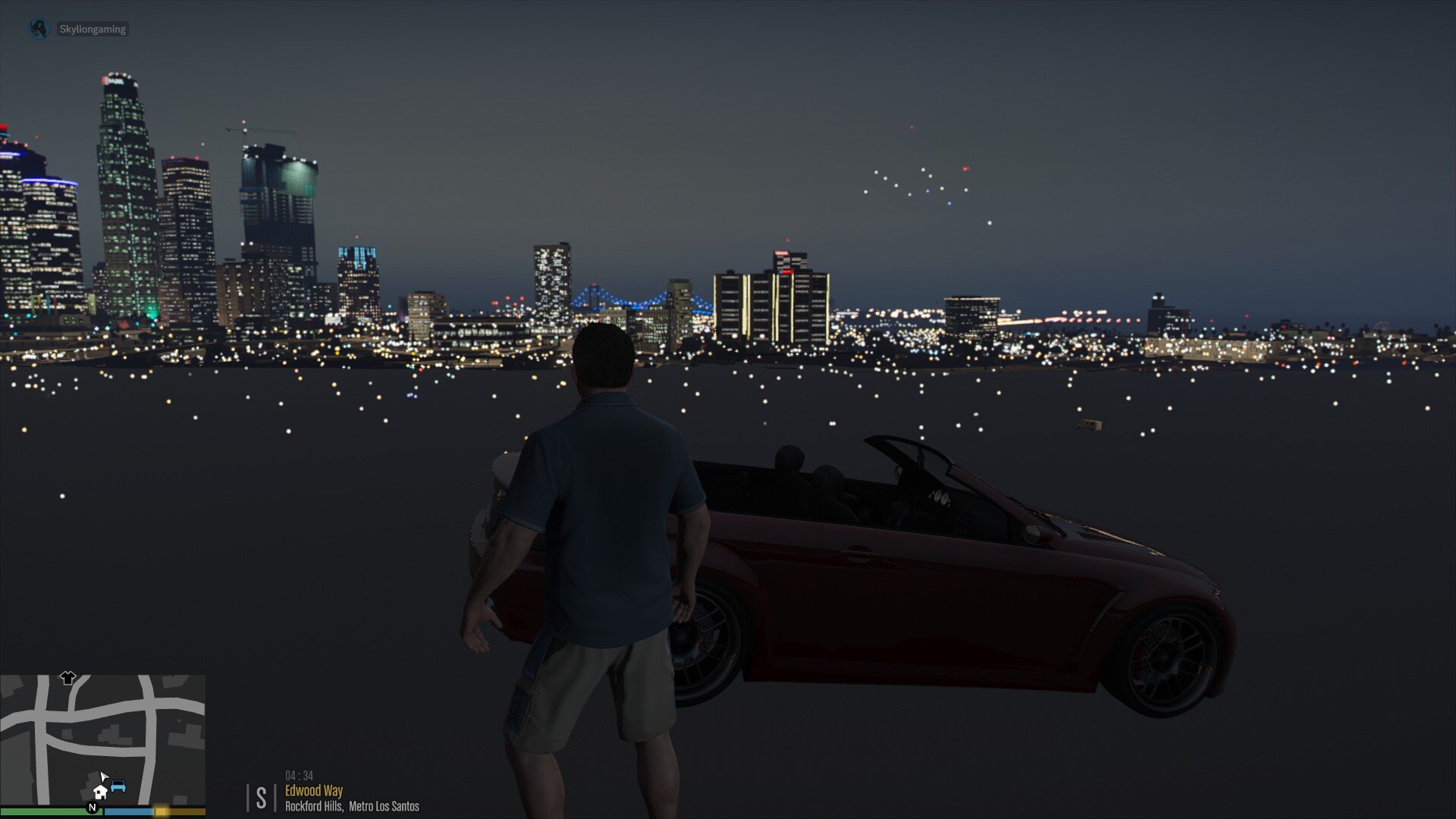Viewport: 1456px width, 819px height.
Task: Click the blue car blip on minimap
Action: point(118,786)
